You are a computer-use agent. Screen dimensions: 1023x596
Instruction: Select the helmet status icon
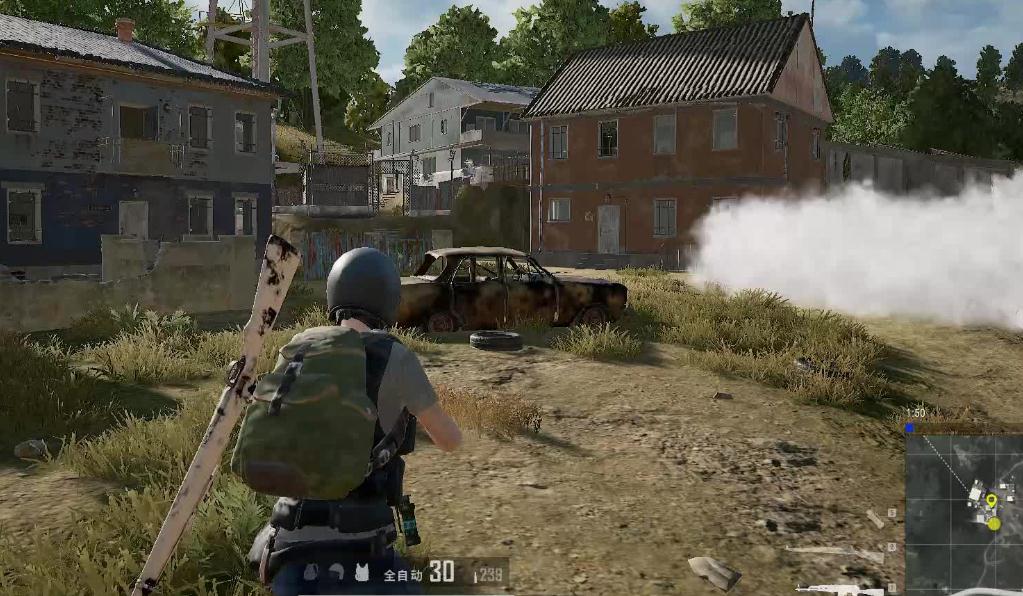(337, 572)
